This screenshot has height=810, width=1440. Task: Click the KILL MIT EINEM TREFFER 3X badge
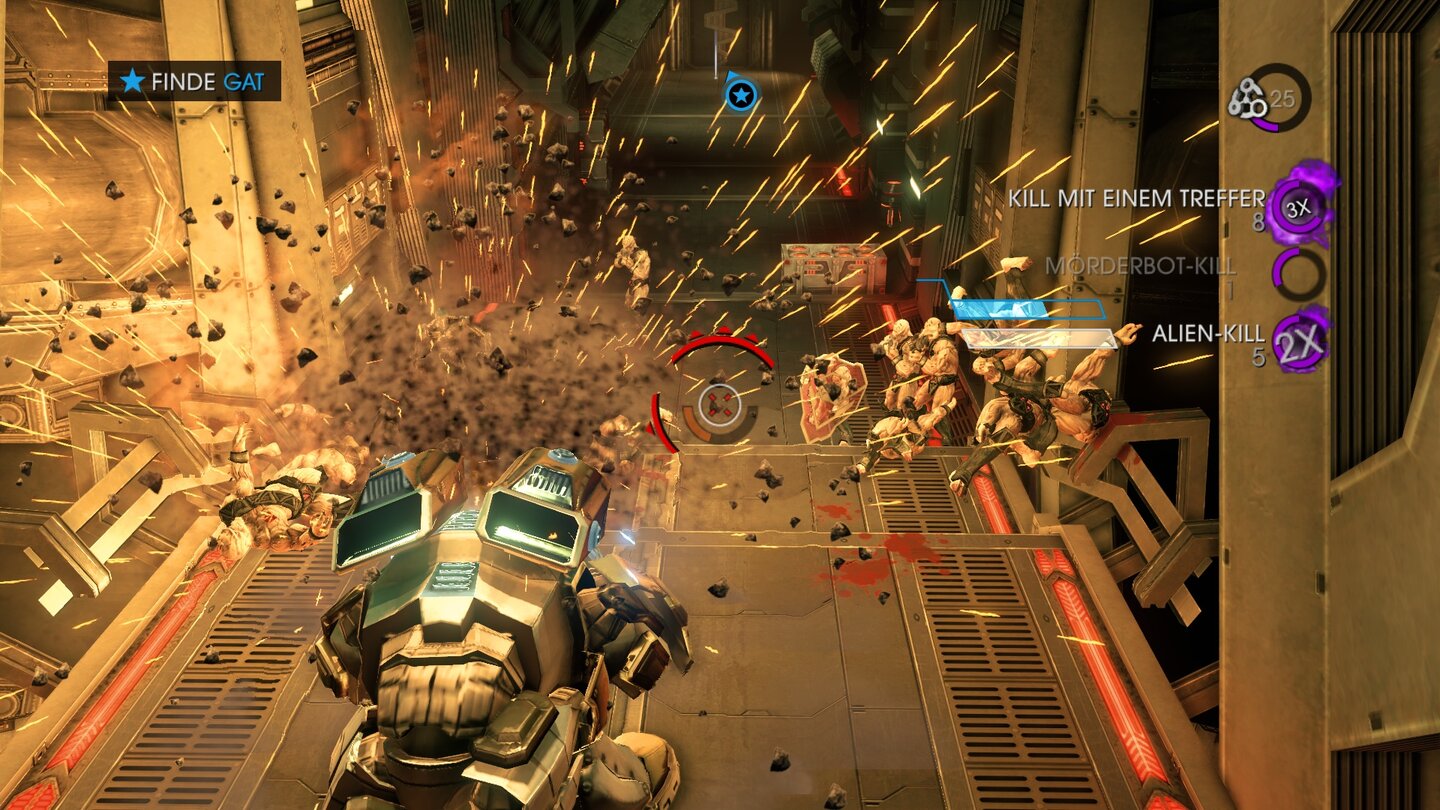1299,208
